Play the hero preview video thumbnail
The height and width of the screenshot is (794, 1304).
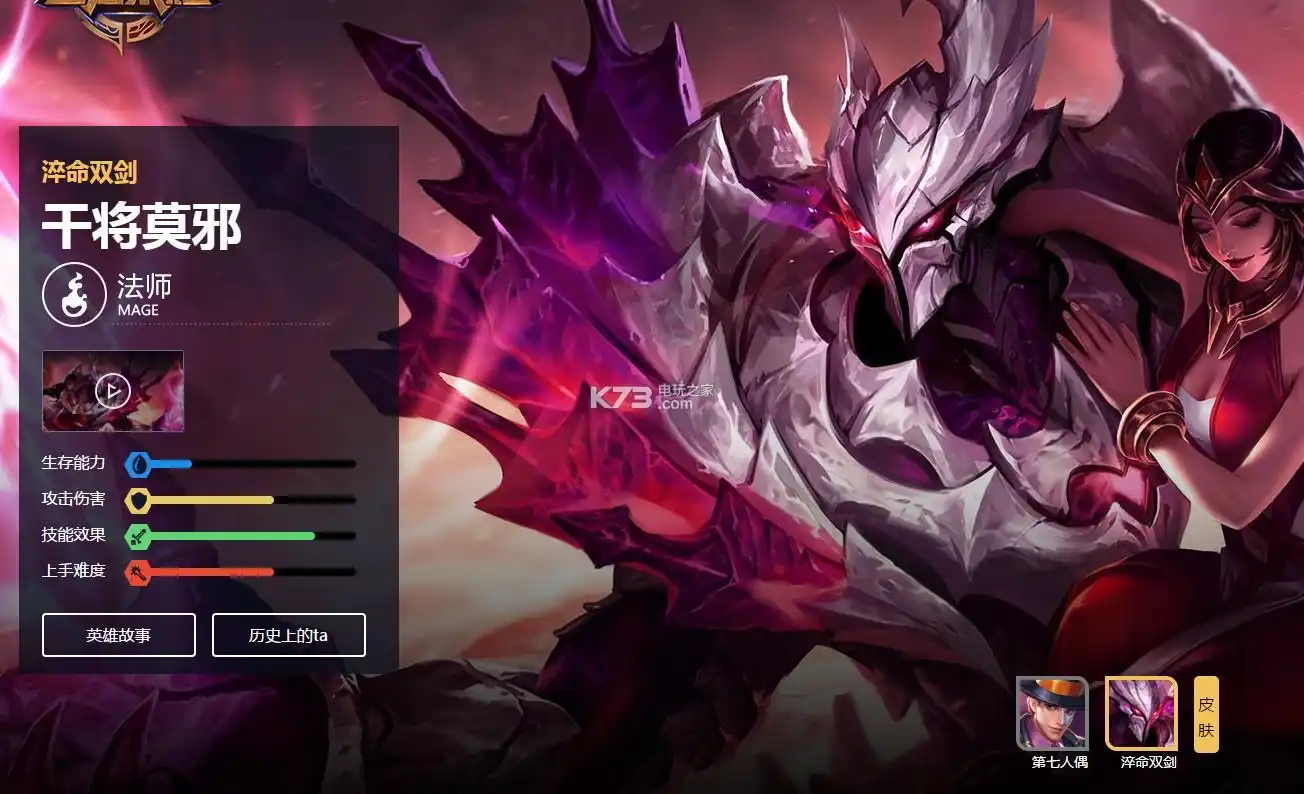[113, 391]
